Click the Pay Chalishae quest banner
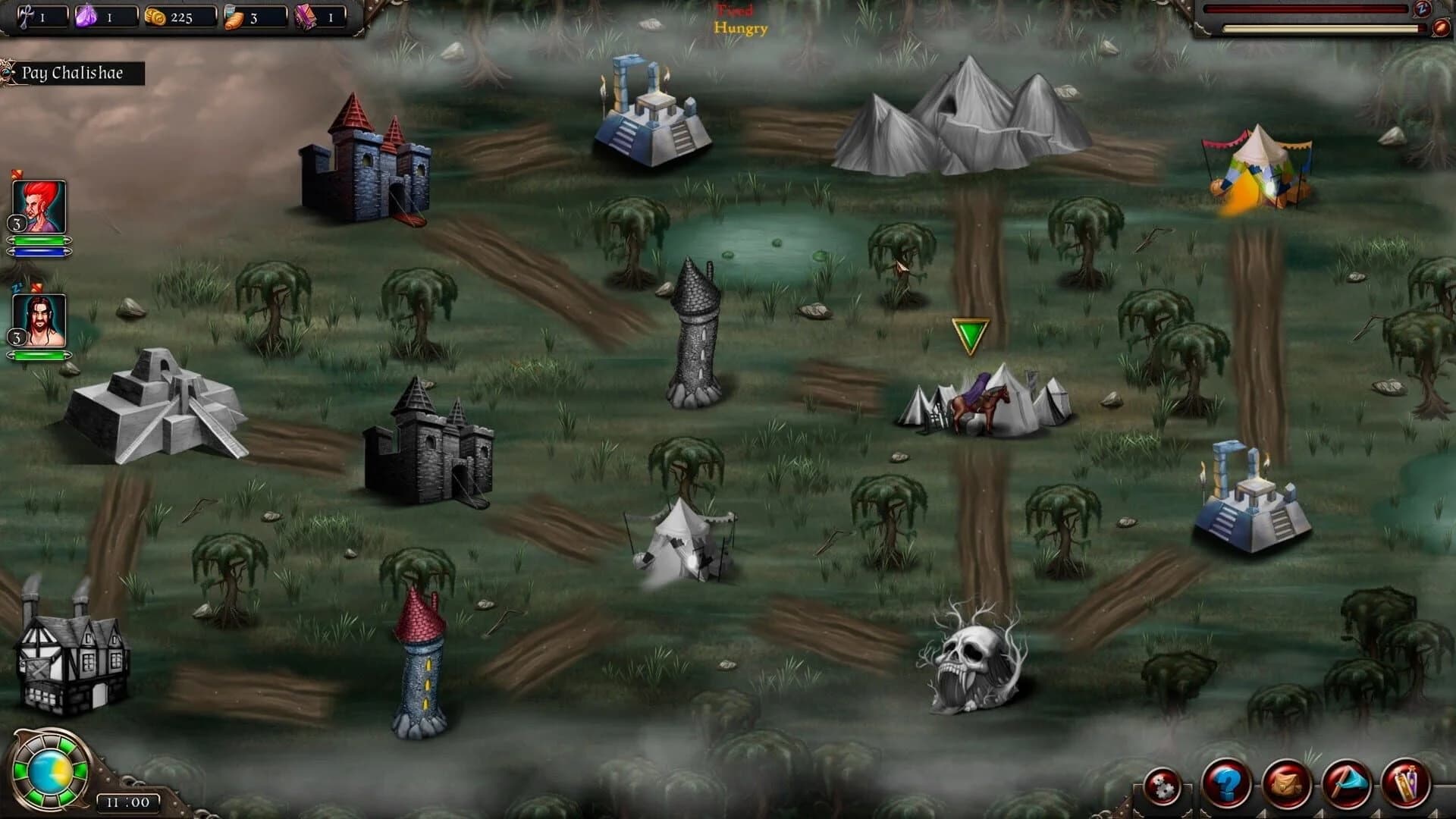 coord(73,74)
